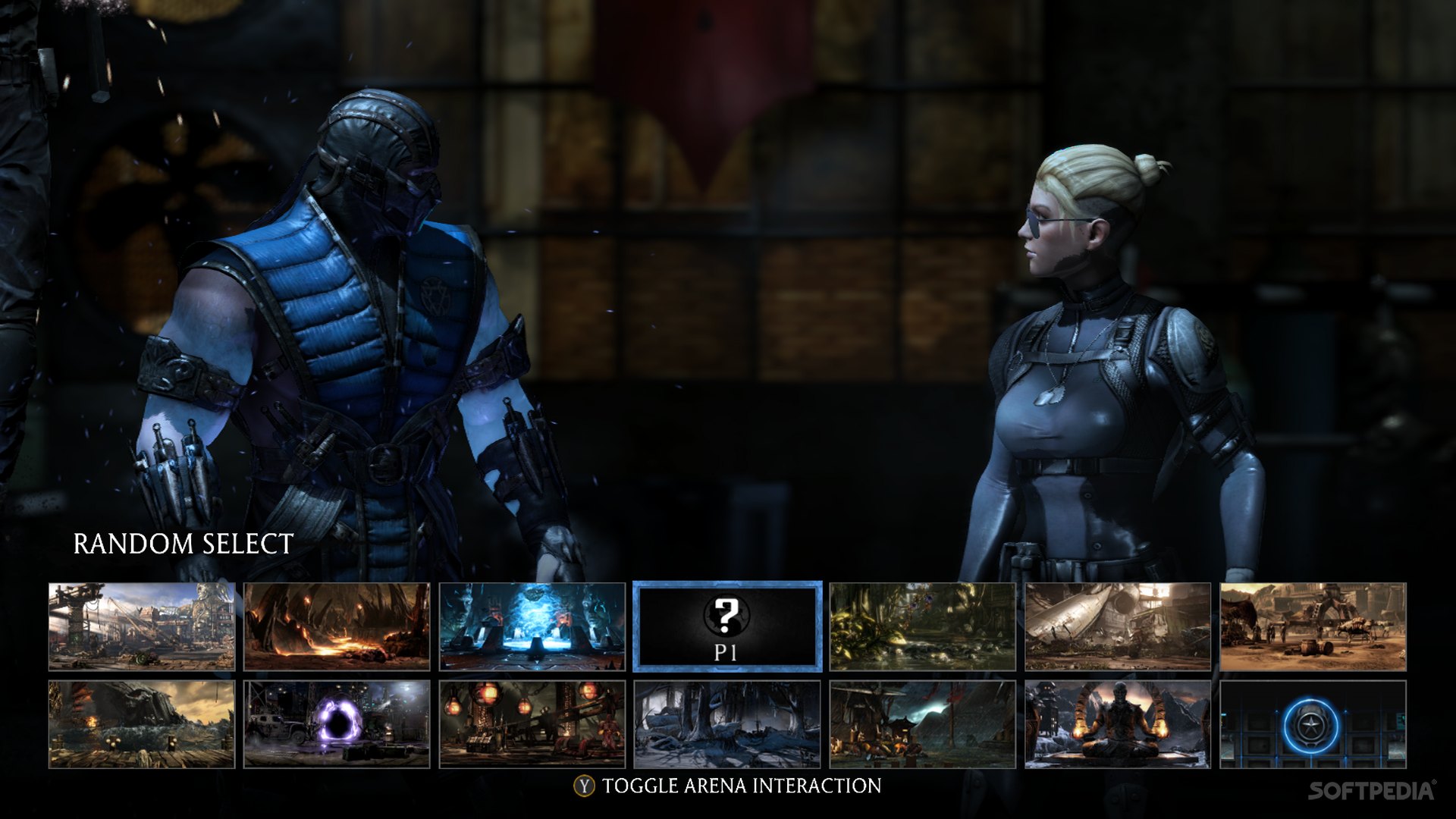Select the temple arena with teal stormy sky
Viewport: 1456px width, 819px height.
click(x=922, y=724)
